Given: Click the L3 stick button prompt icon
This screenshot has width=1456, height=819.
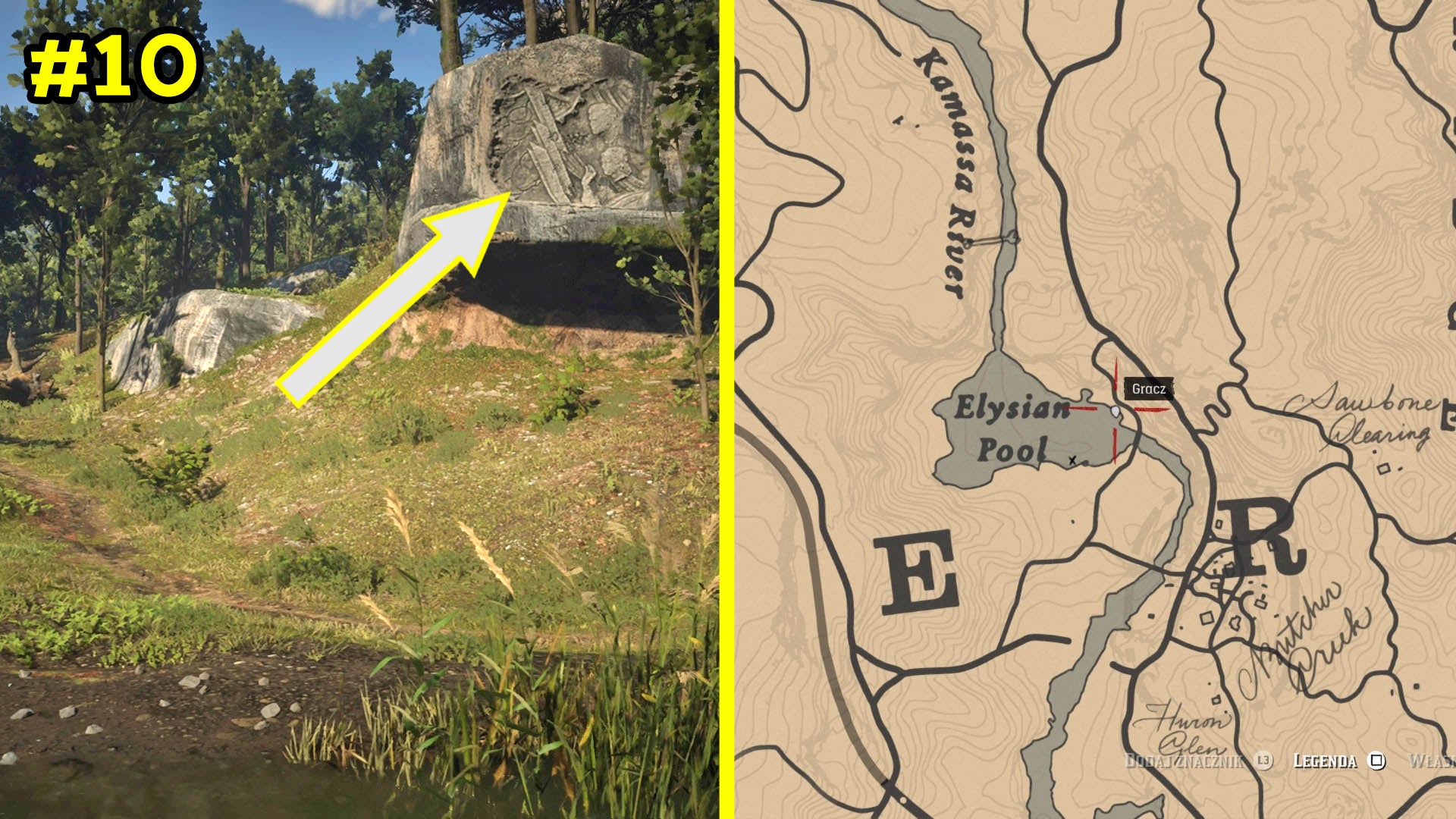Looking at the screenshot, I should (x=1263, y=761).
